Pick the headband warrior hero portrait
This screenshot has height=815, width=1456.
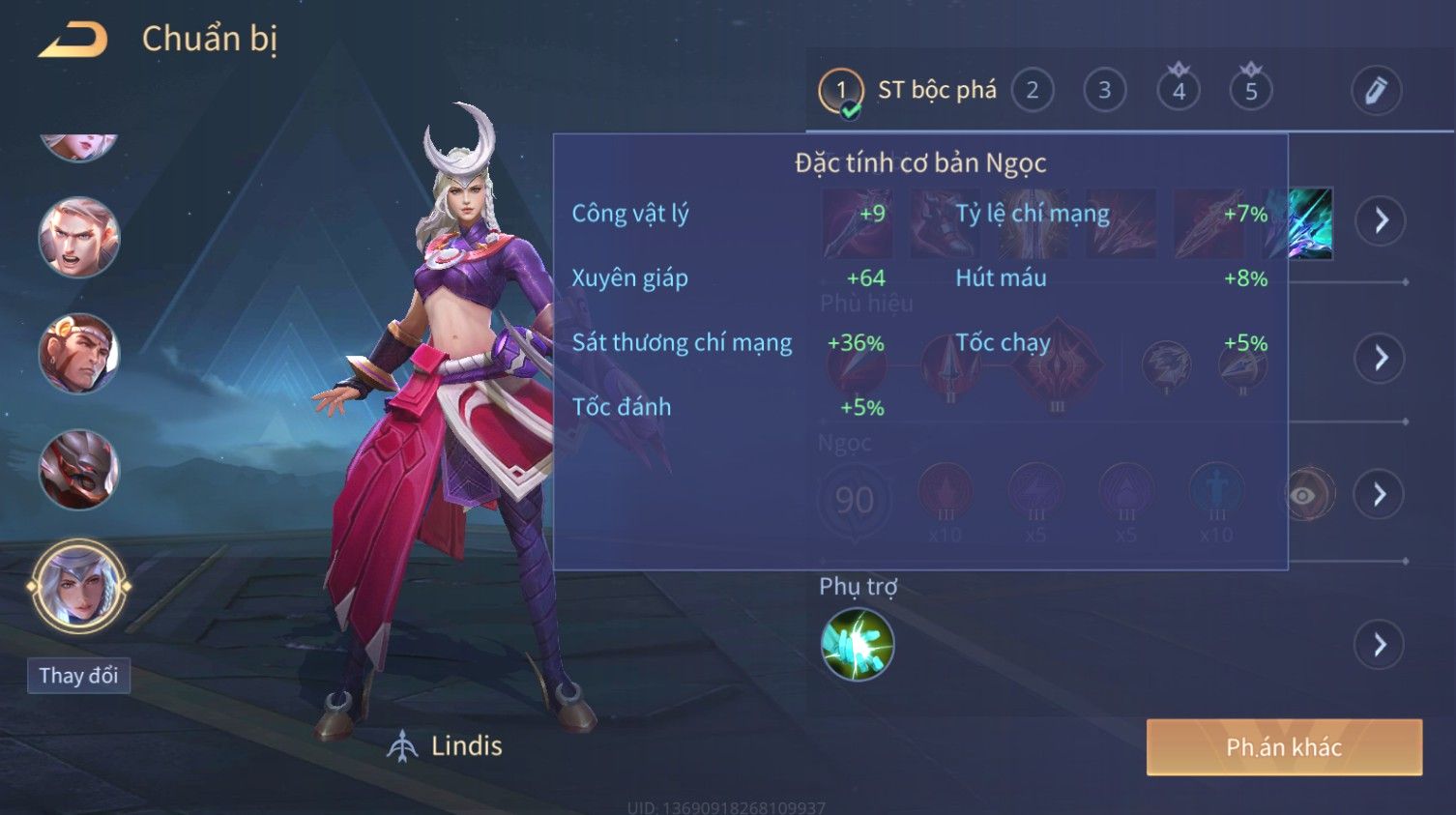(x=78, y=354)
